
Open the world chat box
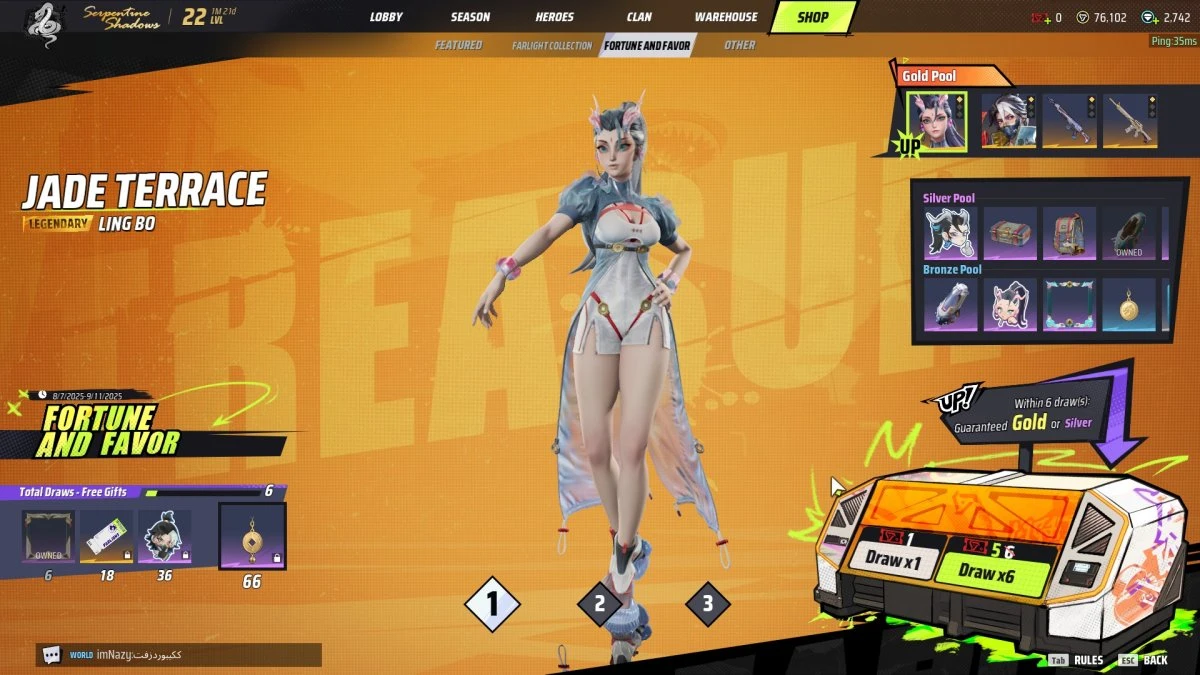pos(179,655)
